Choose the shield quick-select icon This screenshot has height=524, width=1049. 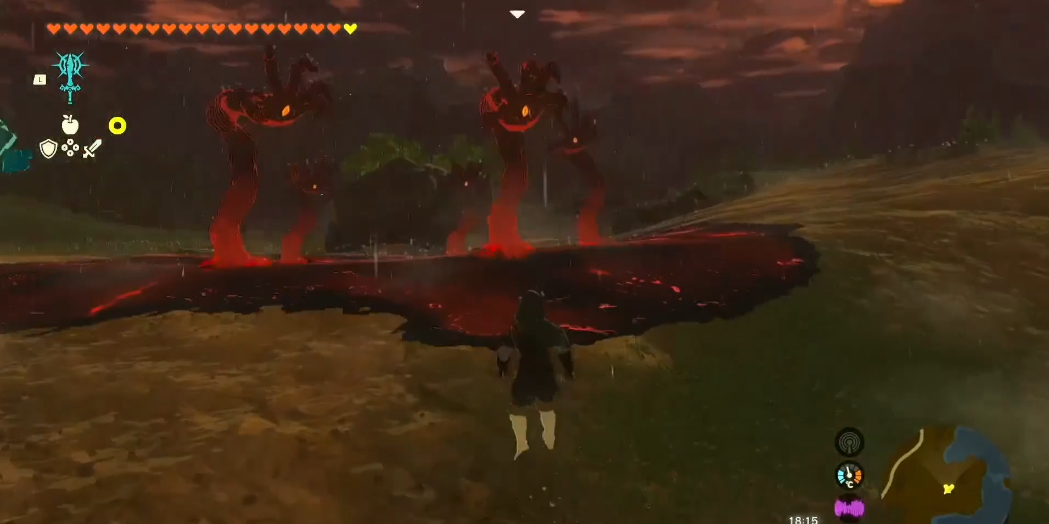pos(48,149)
